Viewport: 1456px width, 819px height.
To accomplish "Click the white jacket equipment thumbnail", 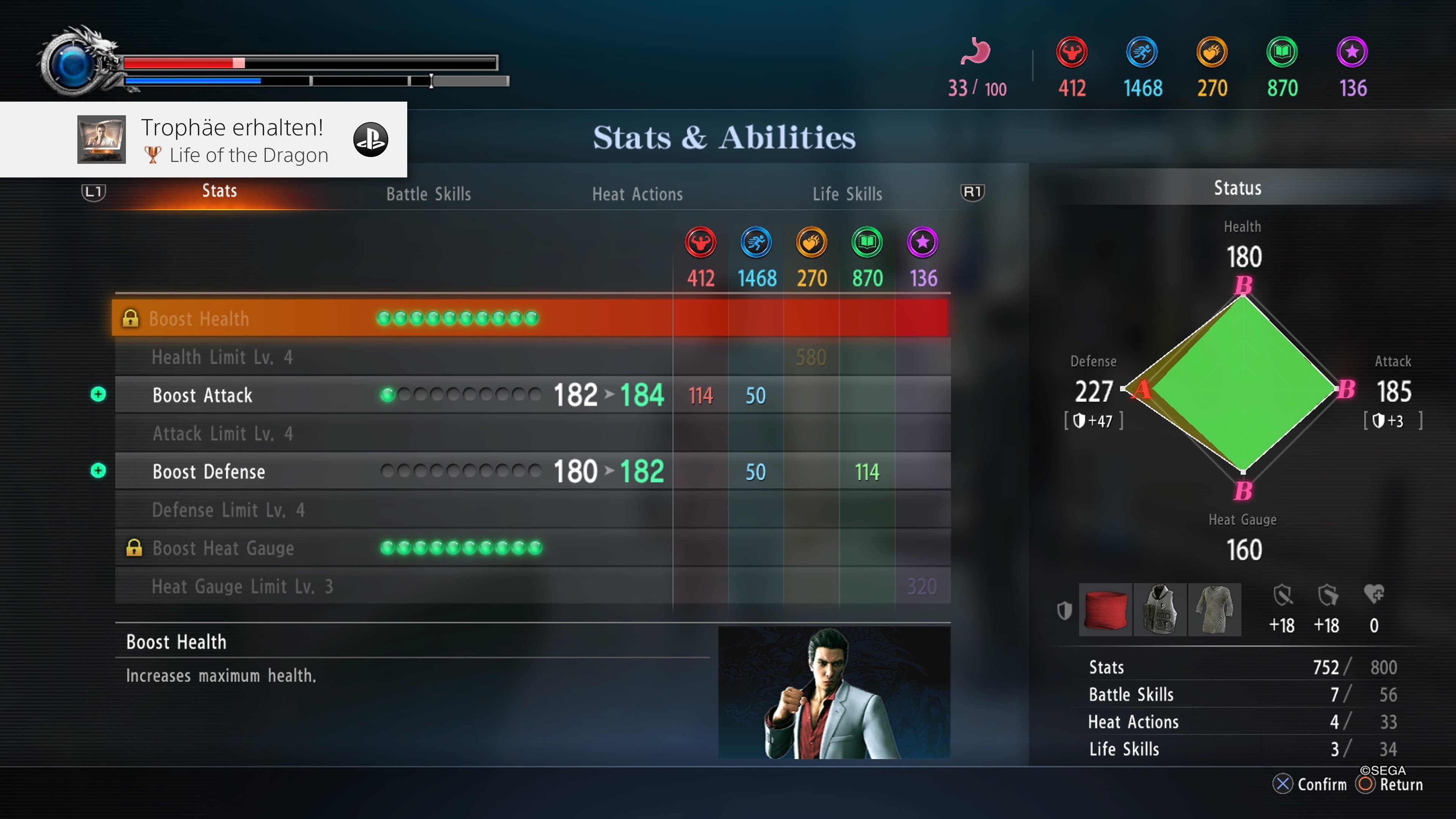I will 1160,610.
